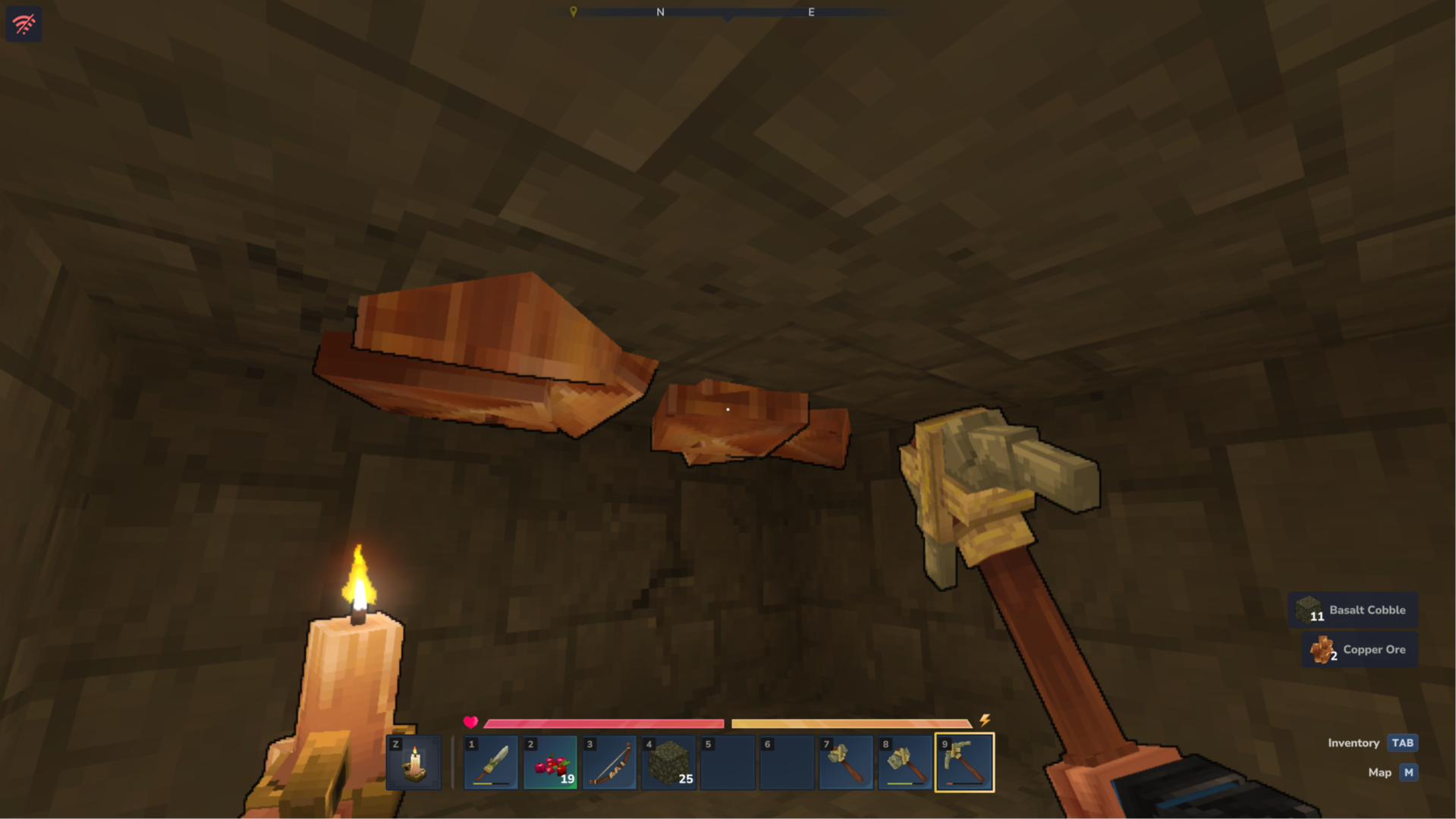Select the candle off-hand slot

[x=414, y=762]
